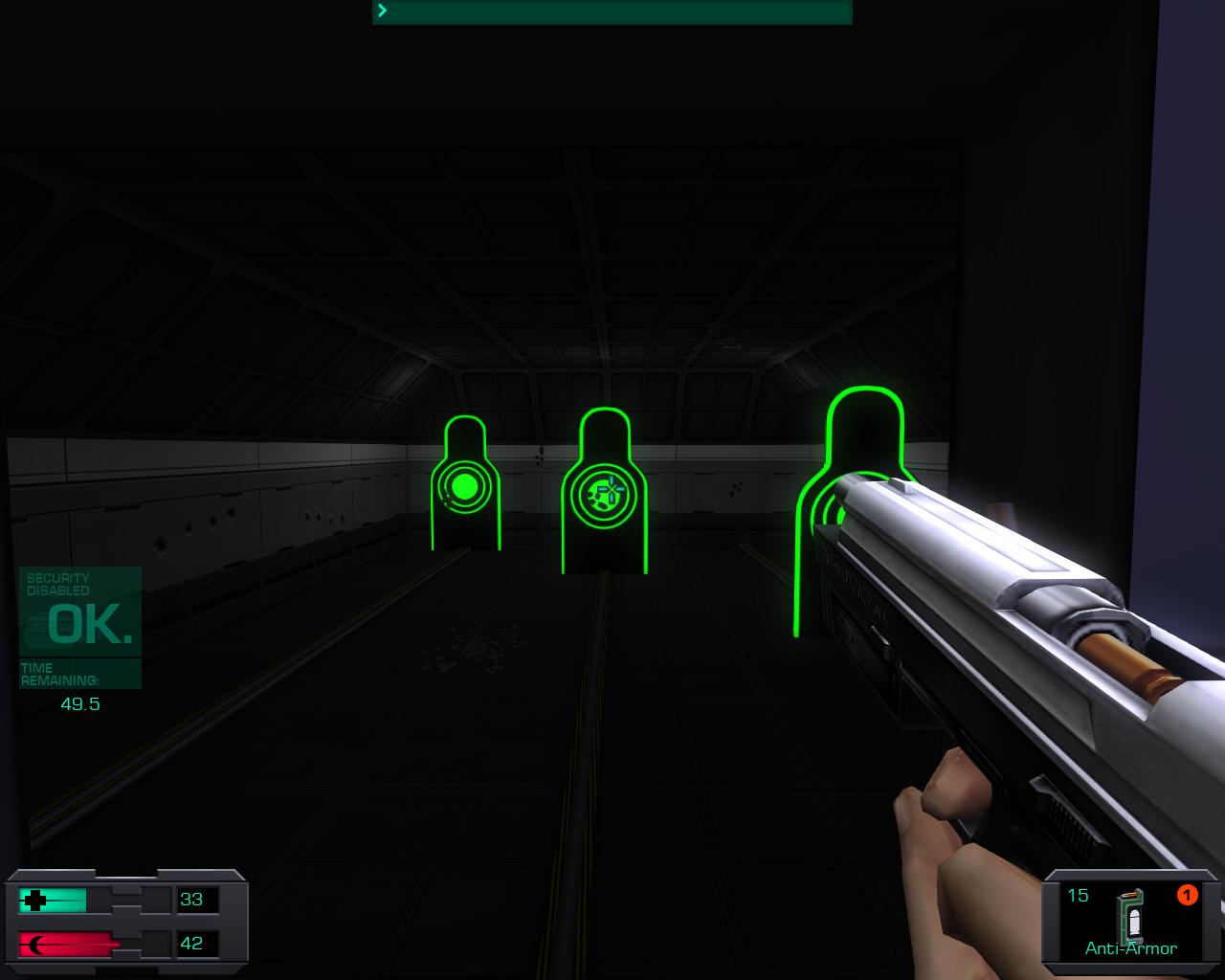Expand the top message log chevron
Viewport: 1225px width, 980px height.
tap(381, 11)
